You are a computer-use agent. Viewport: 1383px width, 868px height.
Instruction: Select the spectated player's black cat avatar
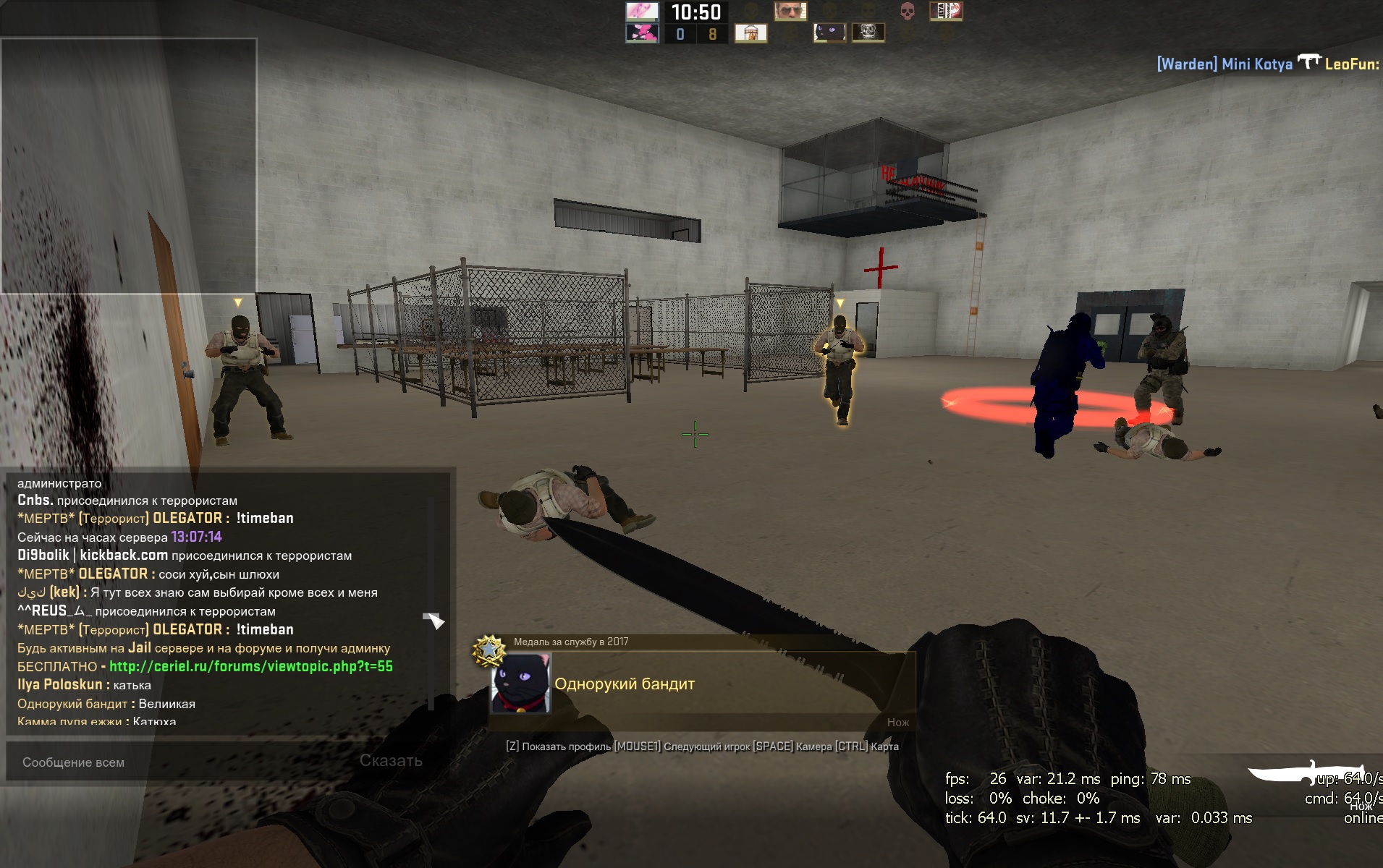click(520, 684)
